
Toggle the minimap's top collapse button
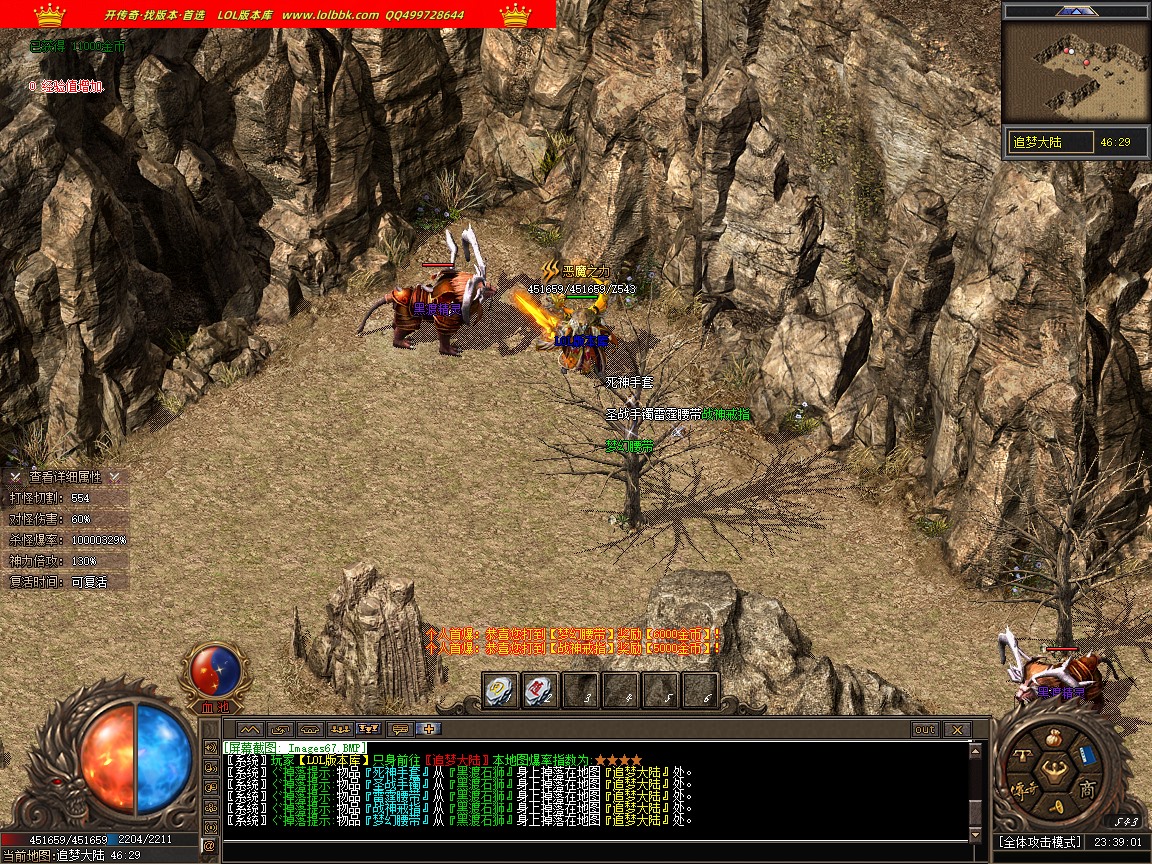(1075, 11)
